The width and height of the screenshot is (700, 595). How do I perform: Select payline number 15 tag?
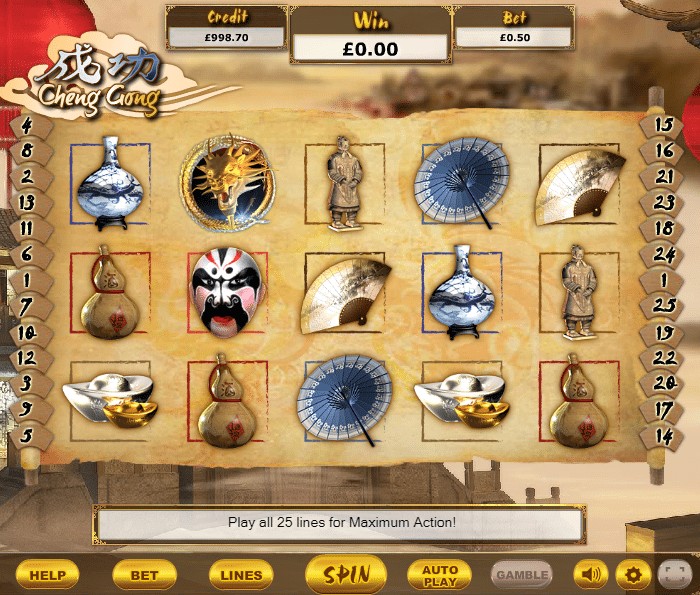point(663,125)
